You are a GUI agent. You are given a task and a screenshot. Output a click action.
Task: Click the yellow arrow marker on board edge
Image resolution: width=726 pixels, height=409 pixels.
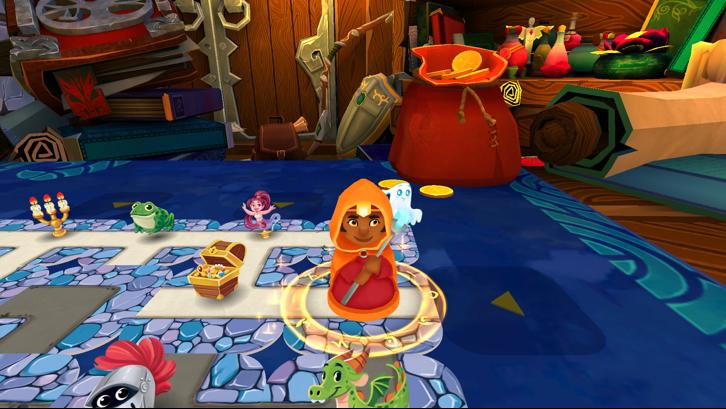coord(507,303)
